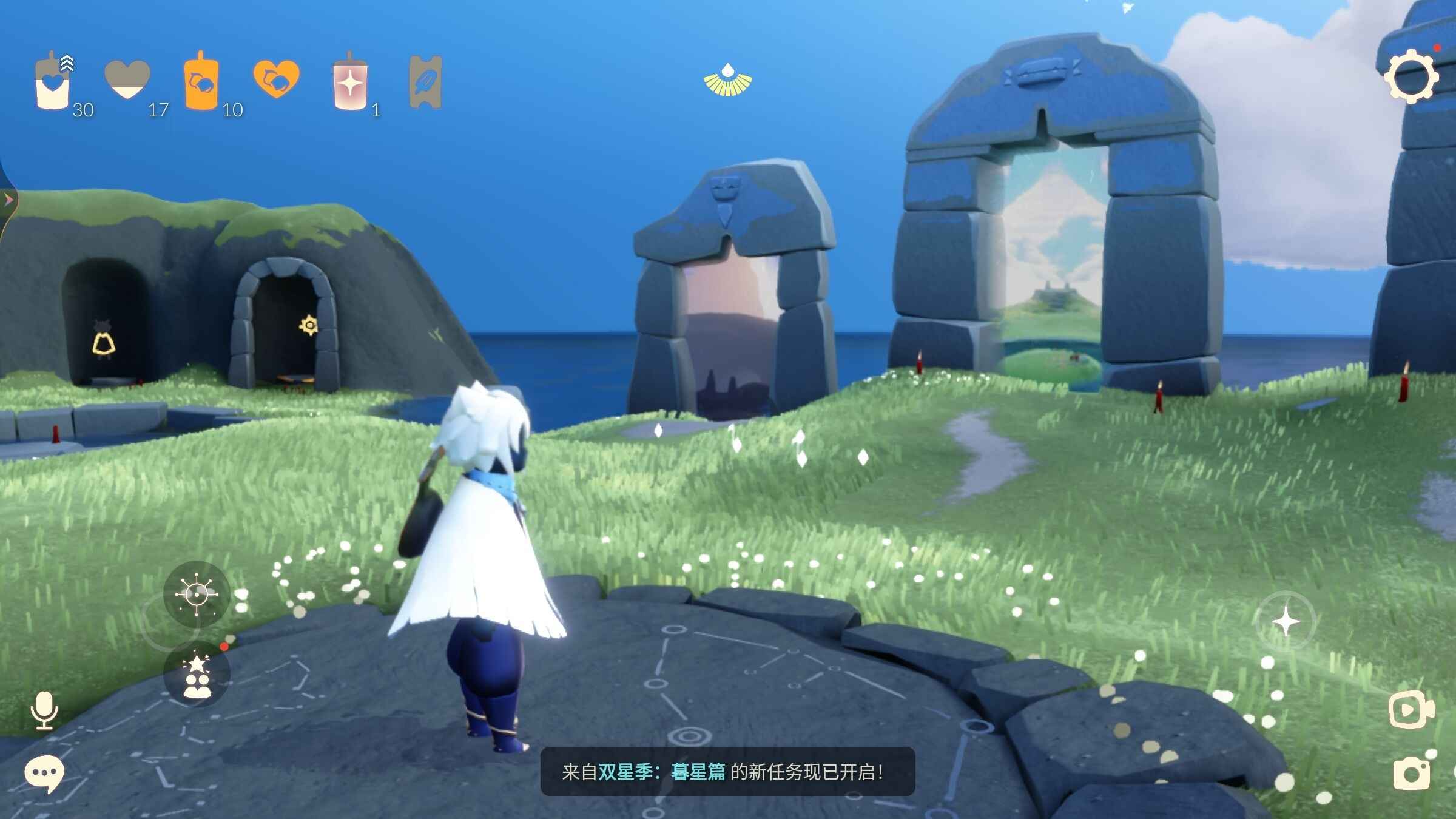Tap the new quest notification banner
Screen dimensions: 1456x819
coord(727,772)
